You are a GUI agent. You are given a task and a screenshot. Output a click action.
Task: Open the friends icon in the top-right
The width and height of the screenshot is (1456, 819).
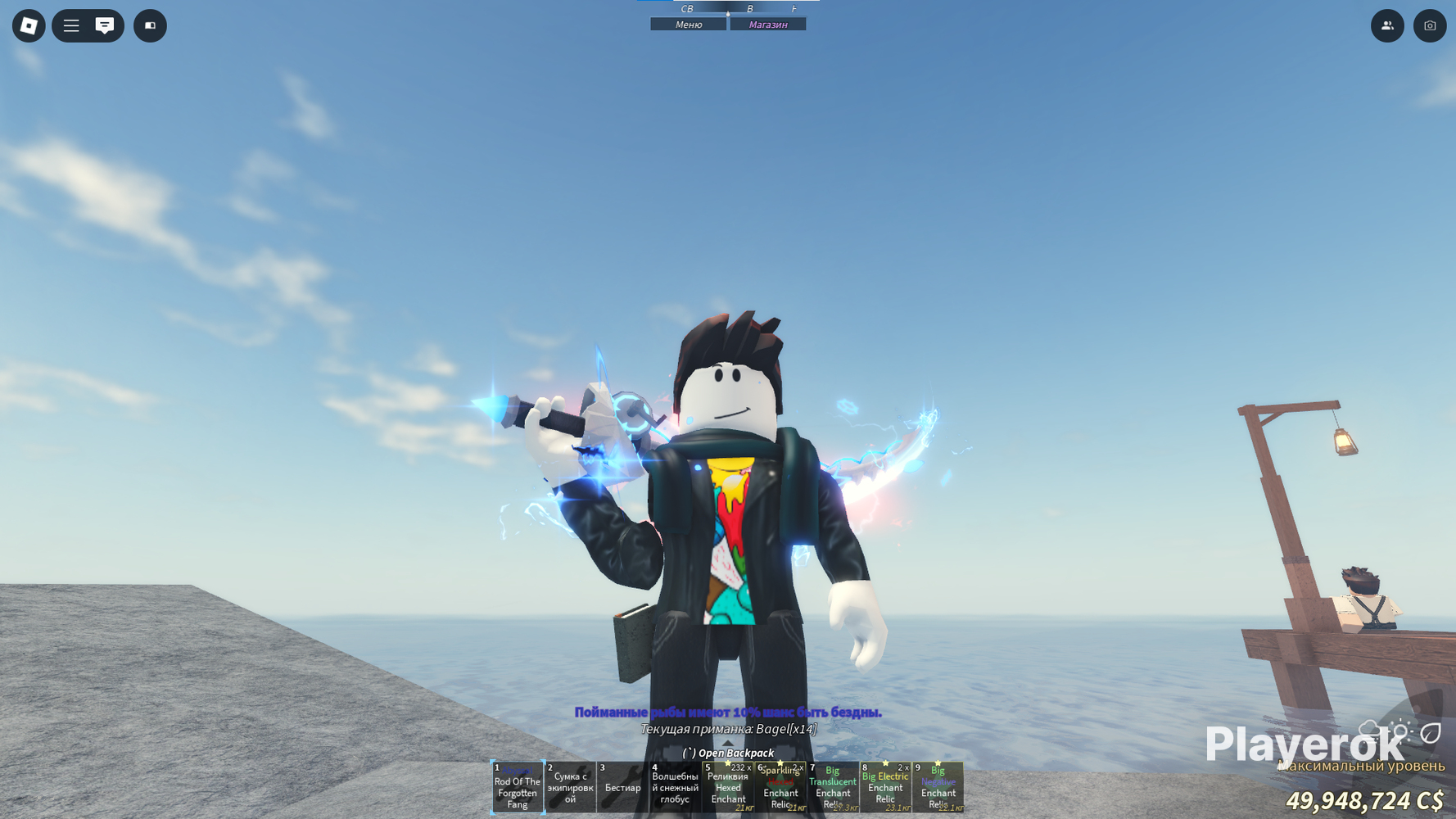click(1387, 25)
